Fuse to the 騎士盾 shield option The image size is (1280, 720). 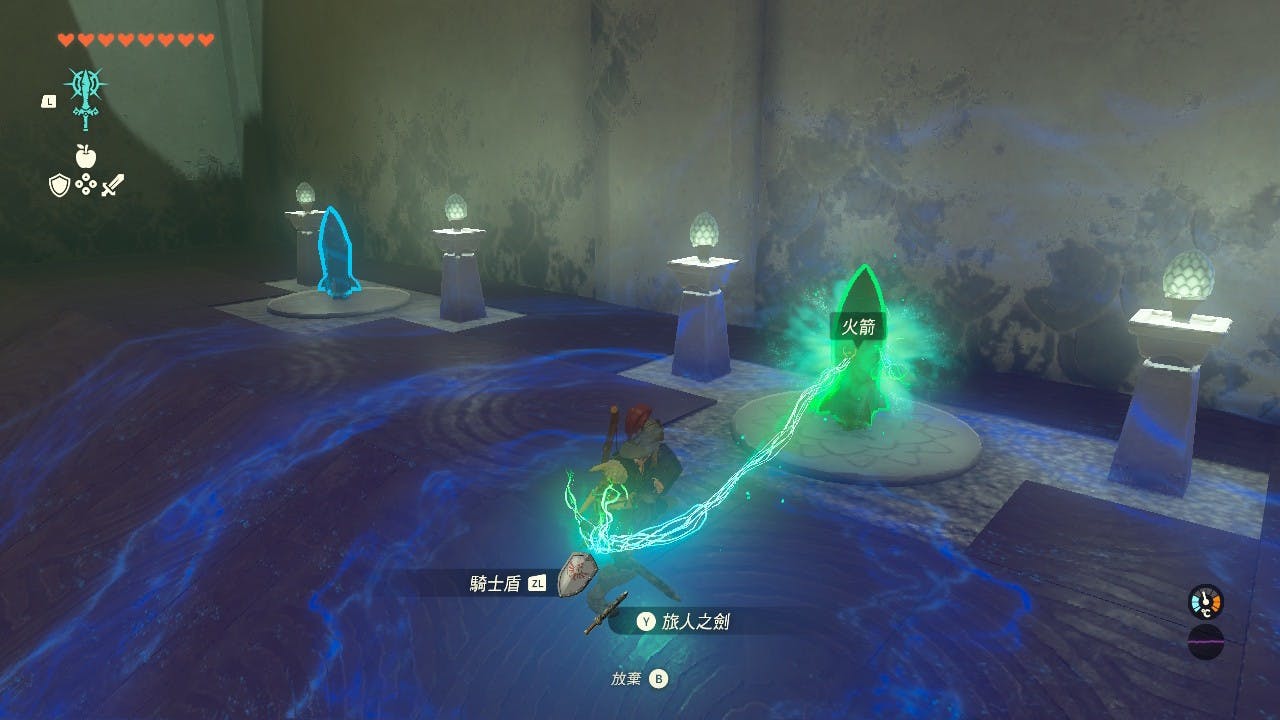(x=497, y=584)
